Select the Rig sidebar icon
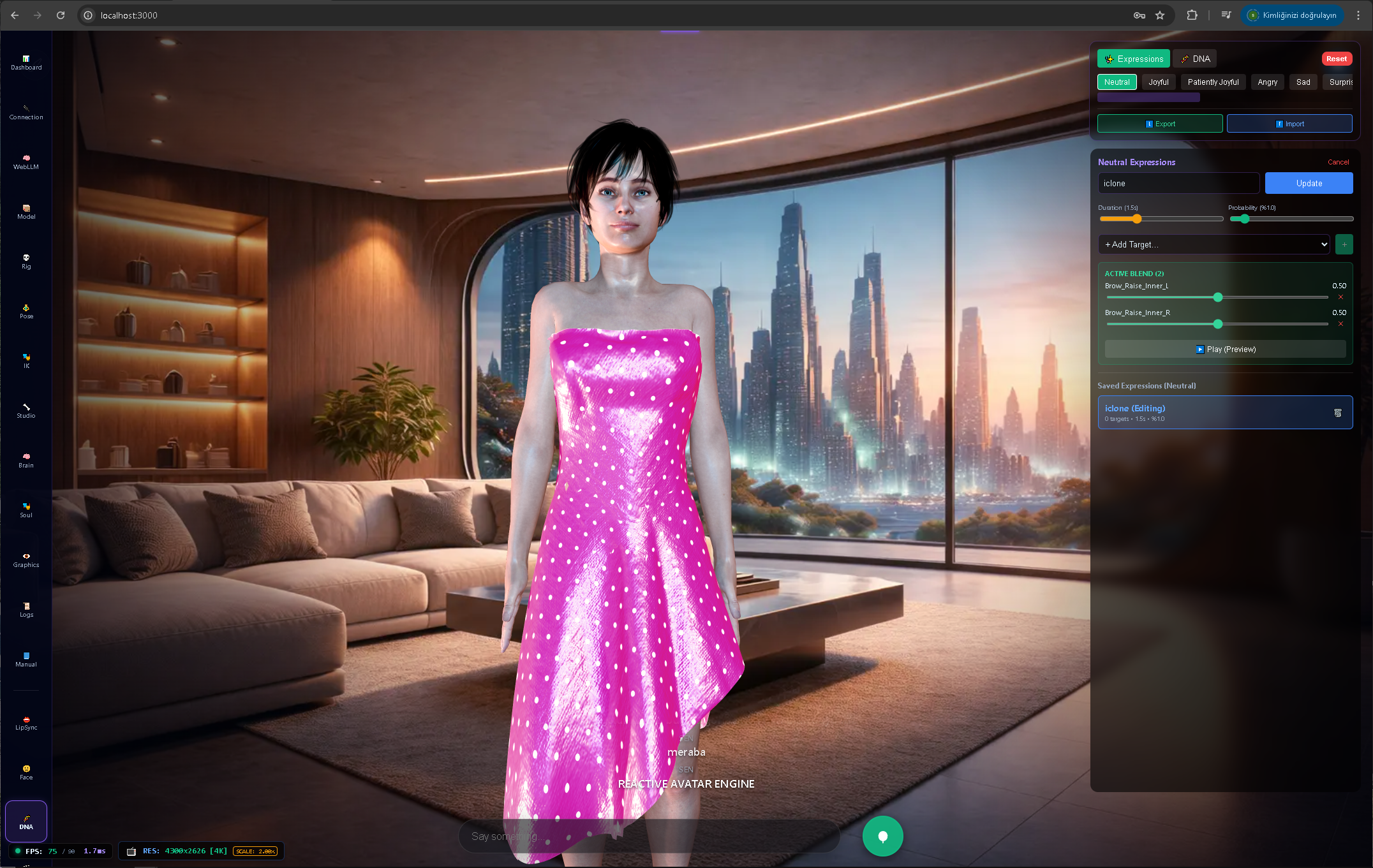The width and height of the screenshot is (1373, 868). pyautogui.click(x=26, y=261)
